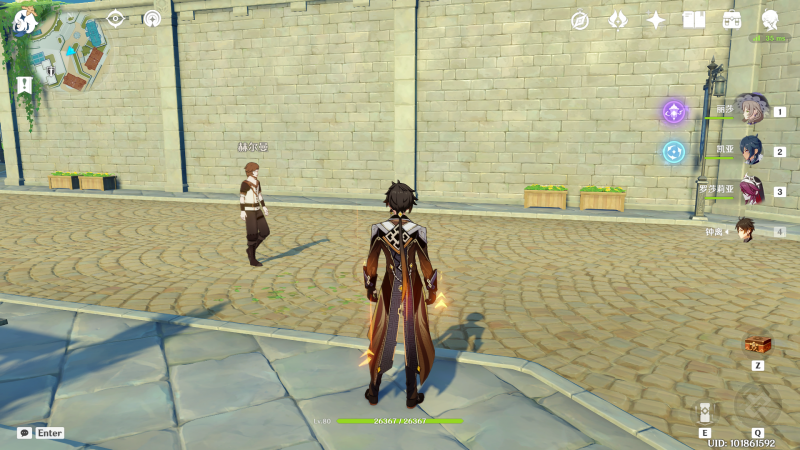Switch to party member 罗莎莉亚

750,190
